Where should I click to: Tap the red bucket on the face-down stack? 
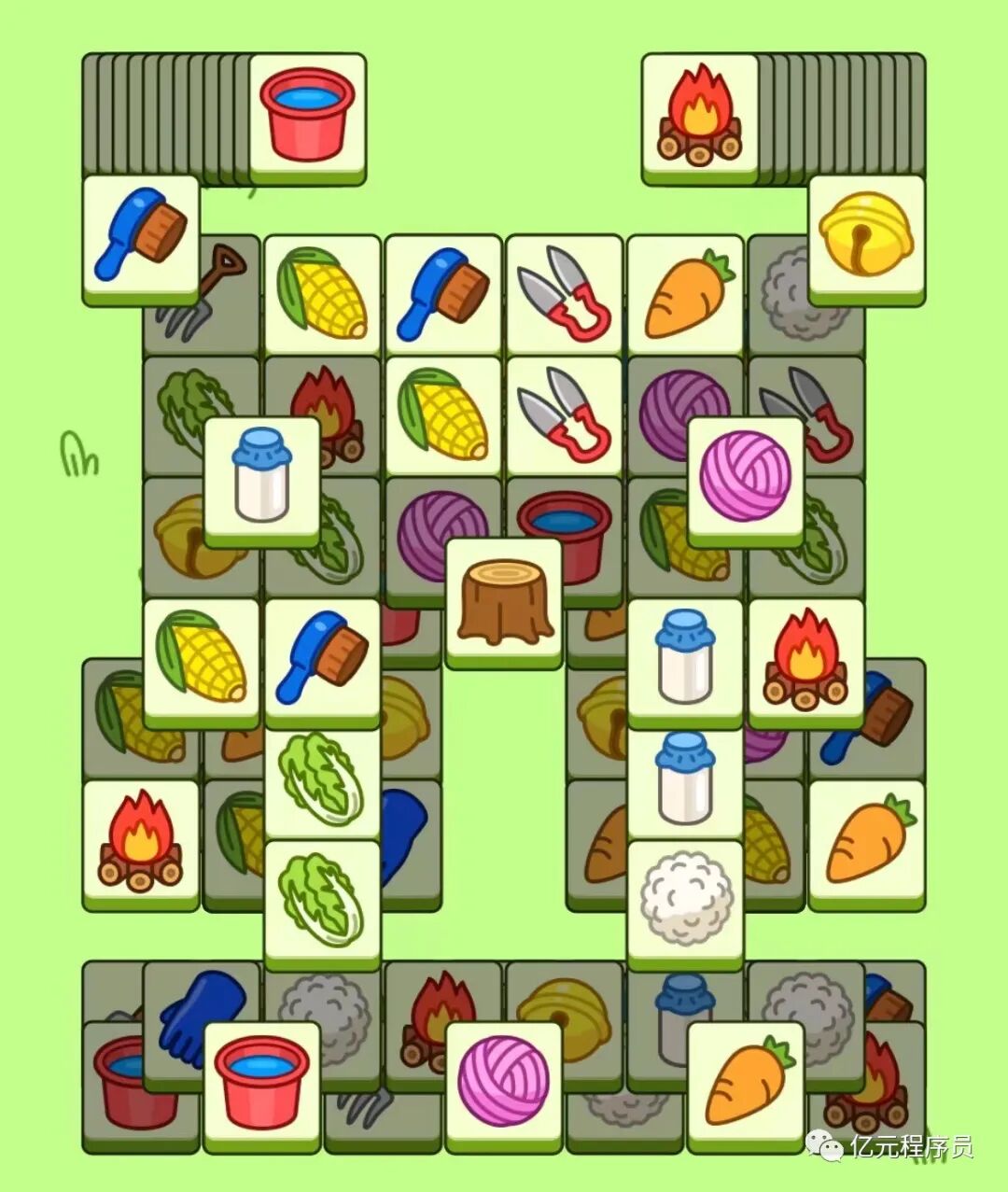(x=307, y=116)
